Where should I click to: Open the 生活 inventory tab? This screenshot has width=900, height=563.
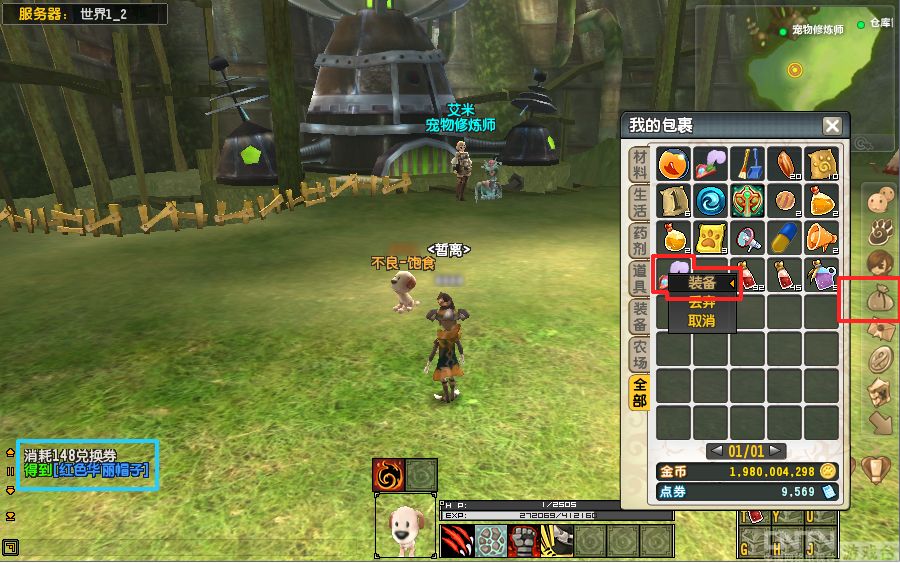(x=639, y=203)
